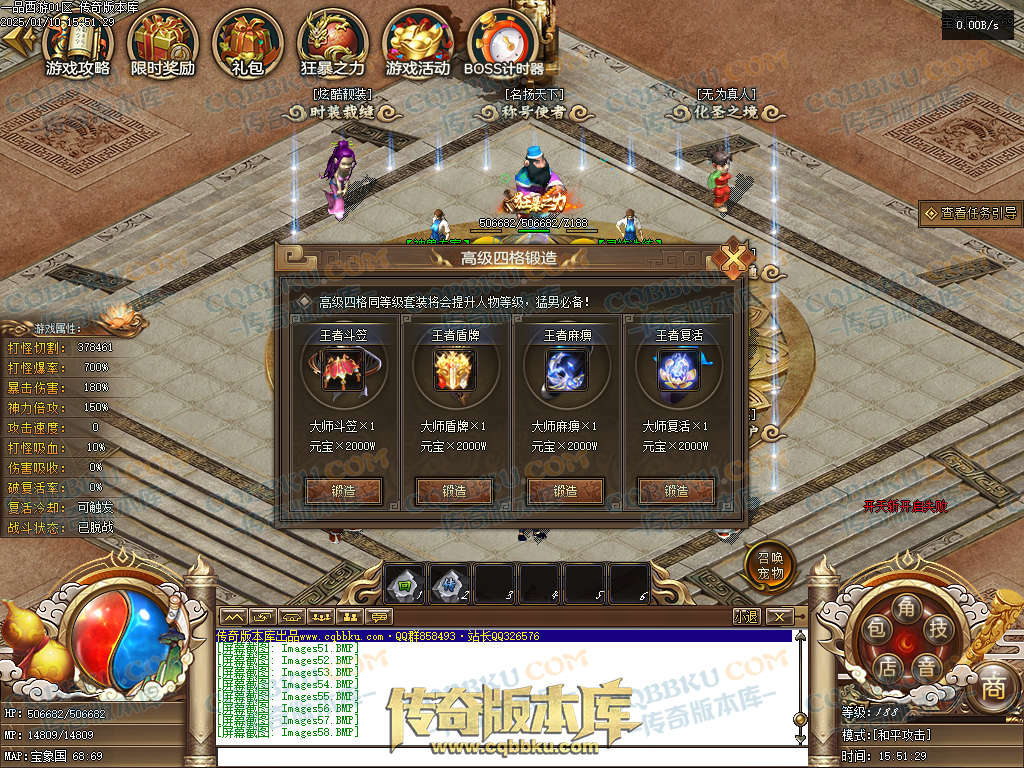Open the 游戏活动 events menu
The height and width of the screenshot is (768, 1024).
(418, 43)
